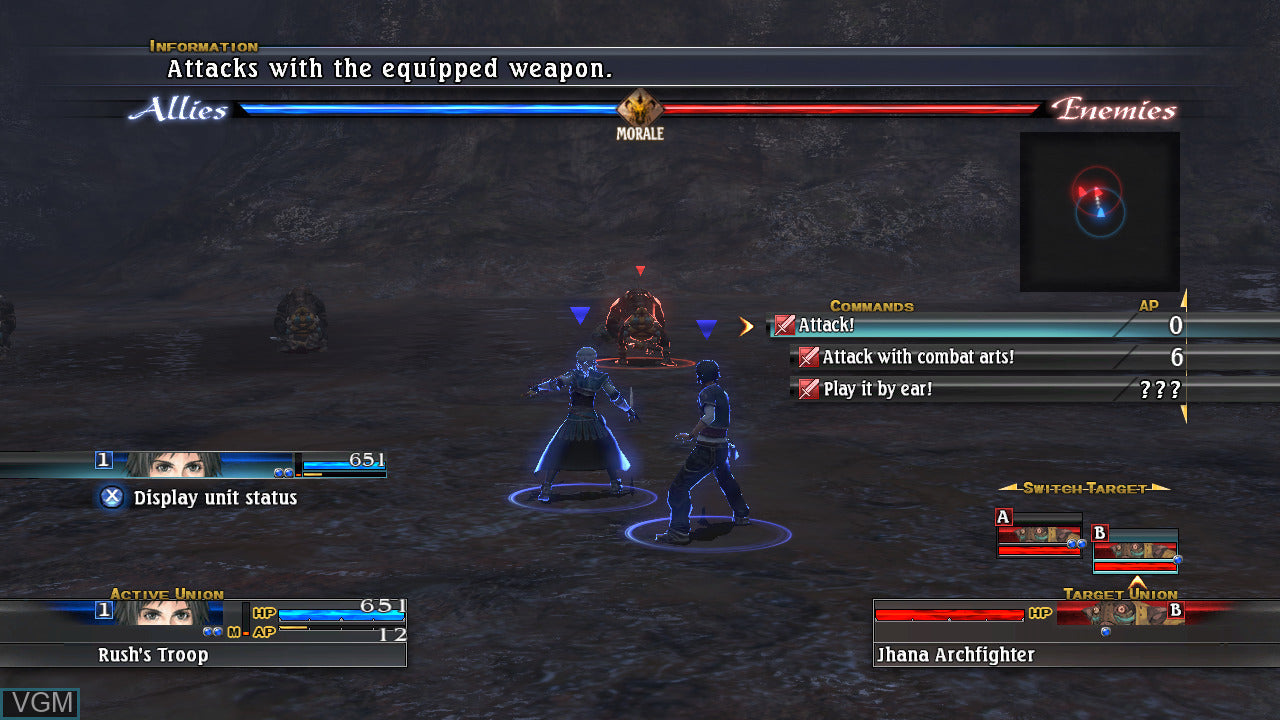Select the Attack! command
Image resolution: width=1280 pixels, height=720 pixels.
960,325
